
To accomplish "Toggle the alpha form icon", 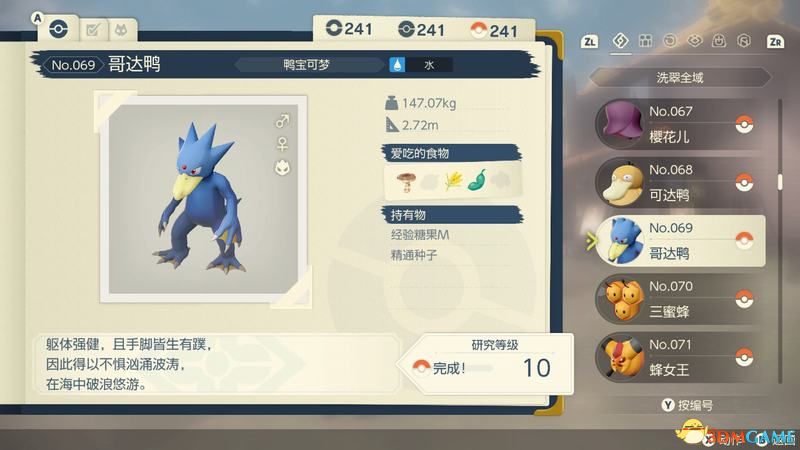I will (282, 167).
